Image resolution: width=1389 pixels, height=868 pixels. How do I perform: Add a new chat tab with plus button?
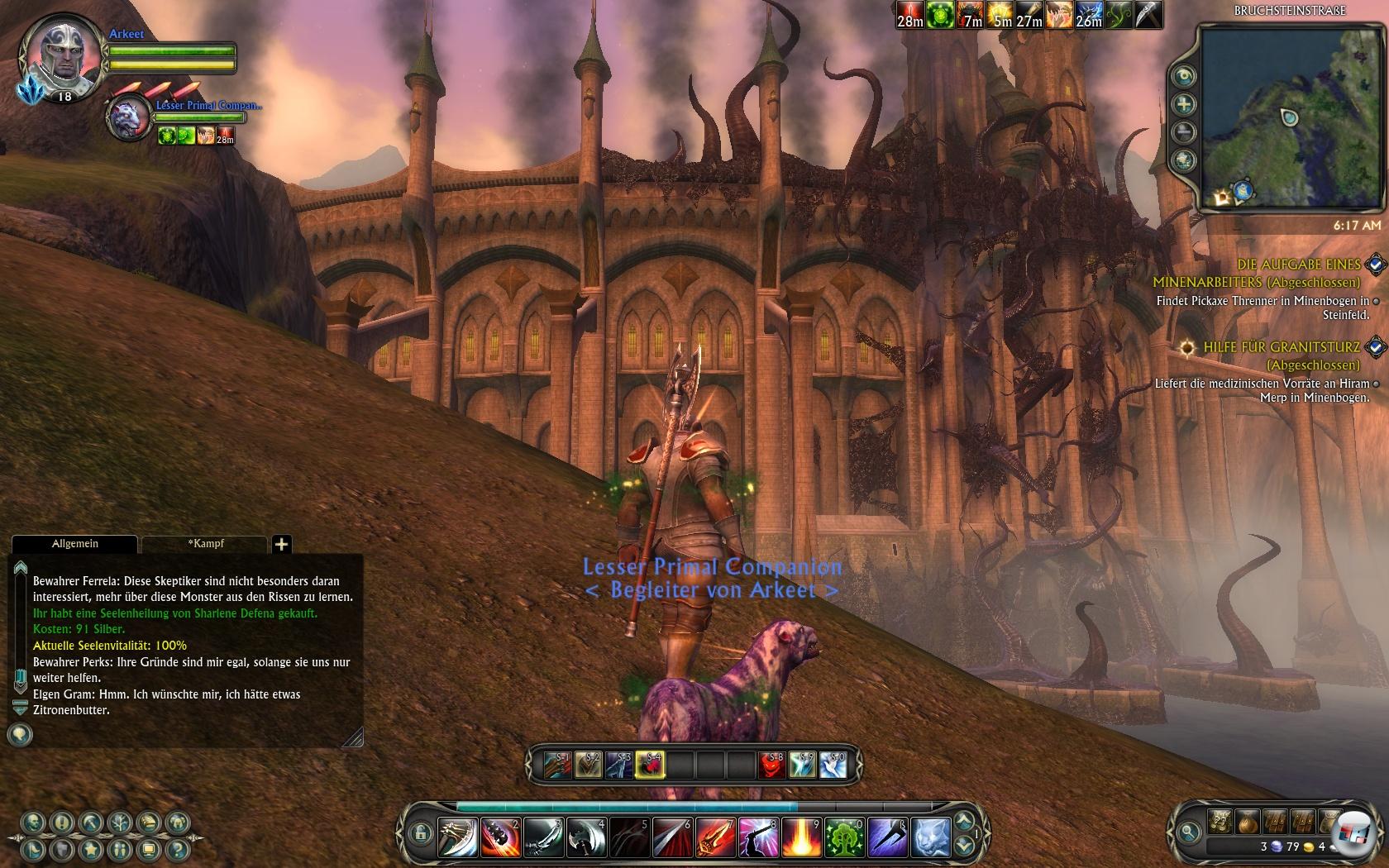click(282, 544)
